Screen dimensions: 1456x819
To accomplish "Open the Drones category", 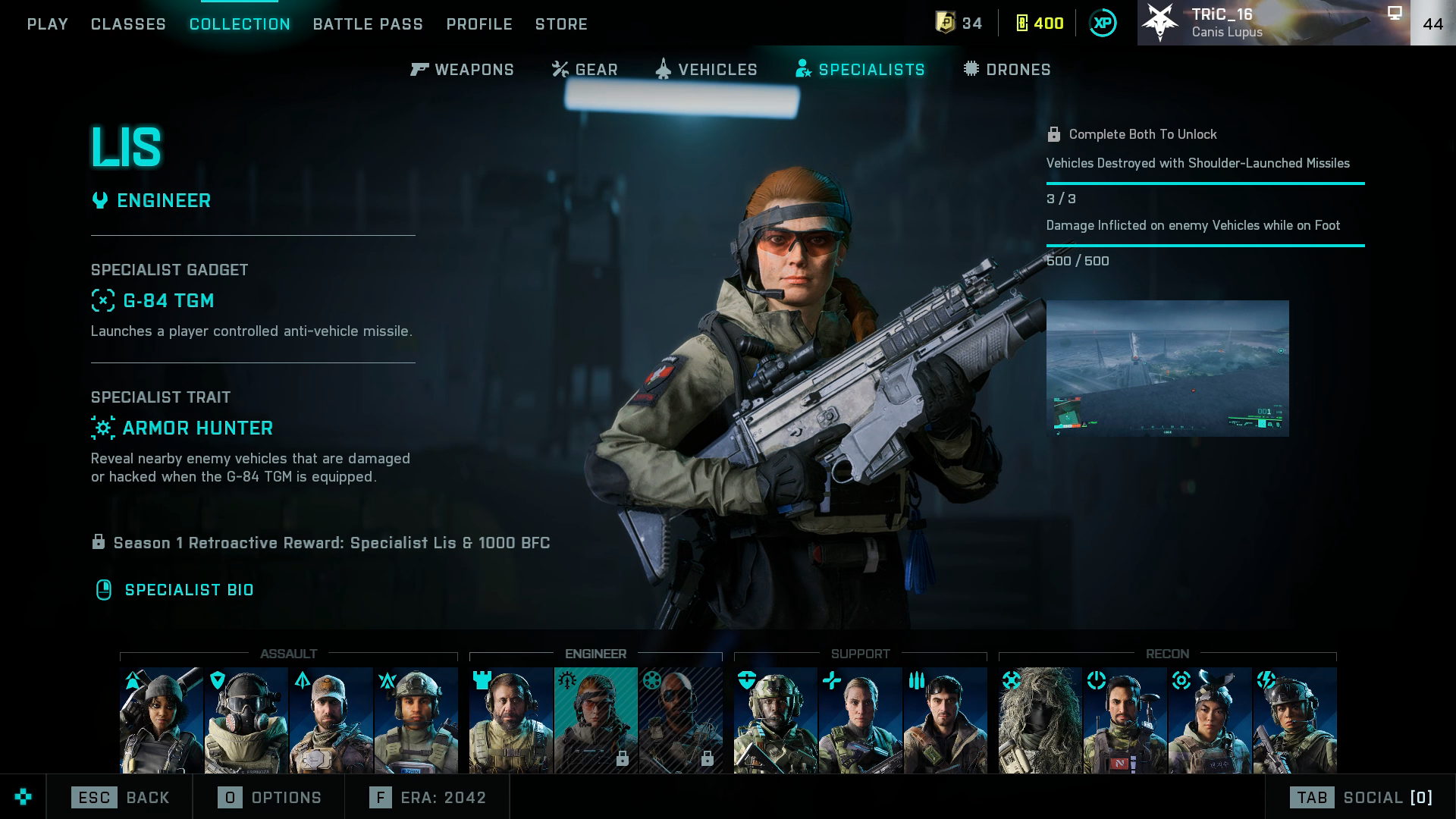I will pyautogui.click(x=1007, y=70).
